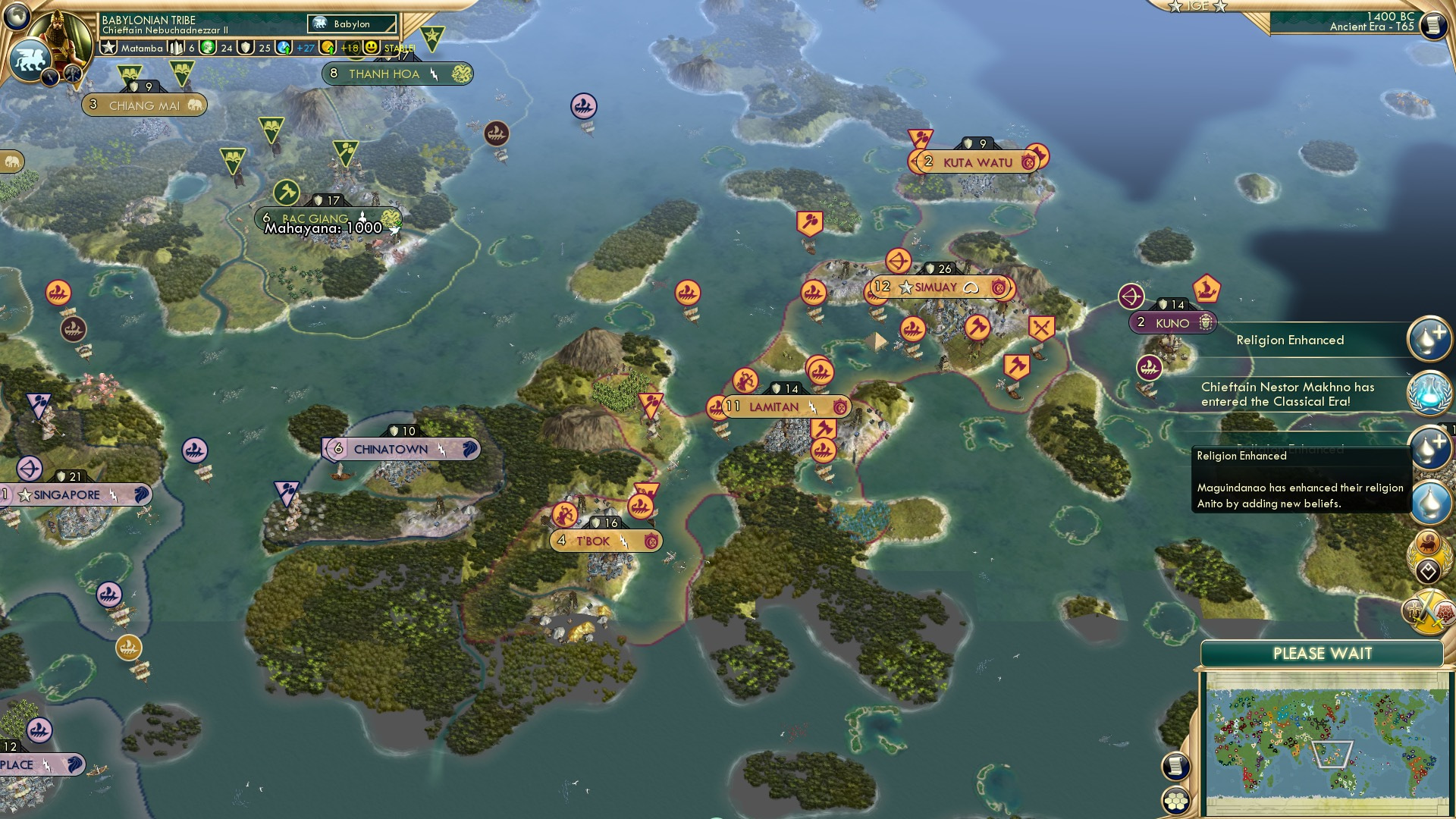Open the Babylon civilization dropdown
This screenshot has height=819, width=1456.
point(352,24)
